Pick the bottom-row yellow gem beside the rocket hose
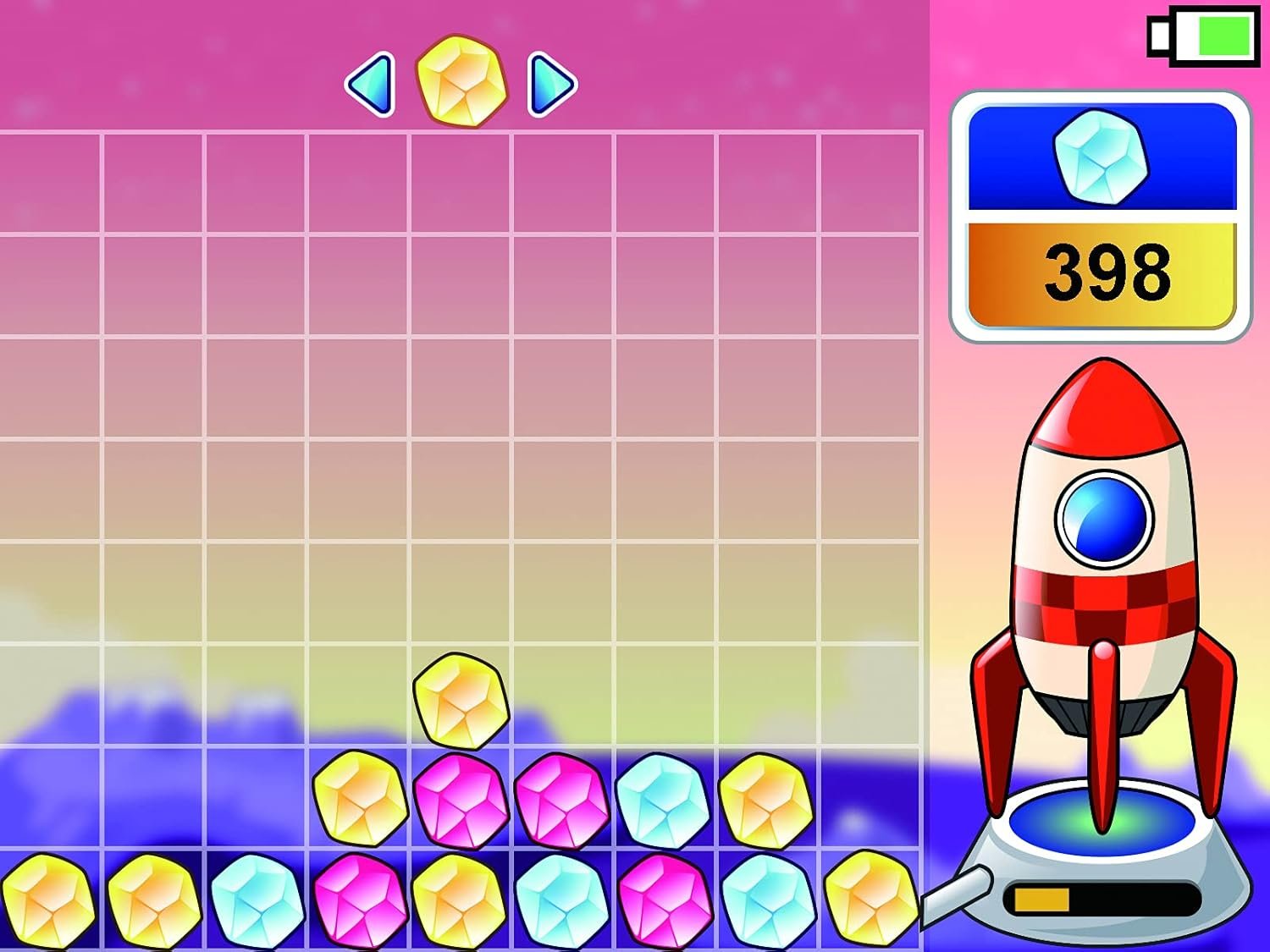1270x952 pixels. [x=870, y=900]
